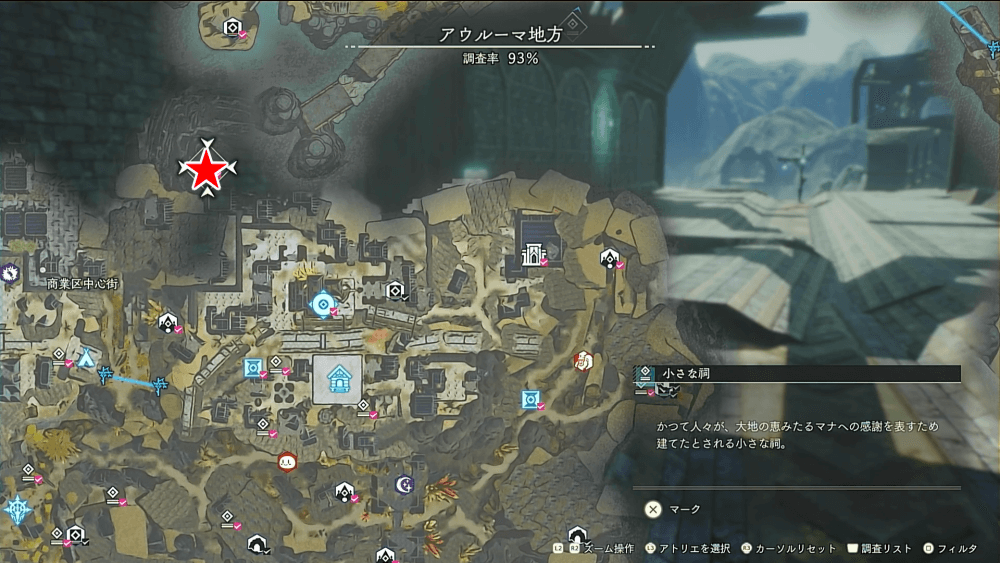
Task: Select the atelier house icon on map
Action: (338, 379)
